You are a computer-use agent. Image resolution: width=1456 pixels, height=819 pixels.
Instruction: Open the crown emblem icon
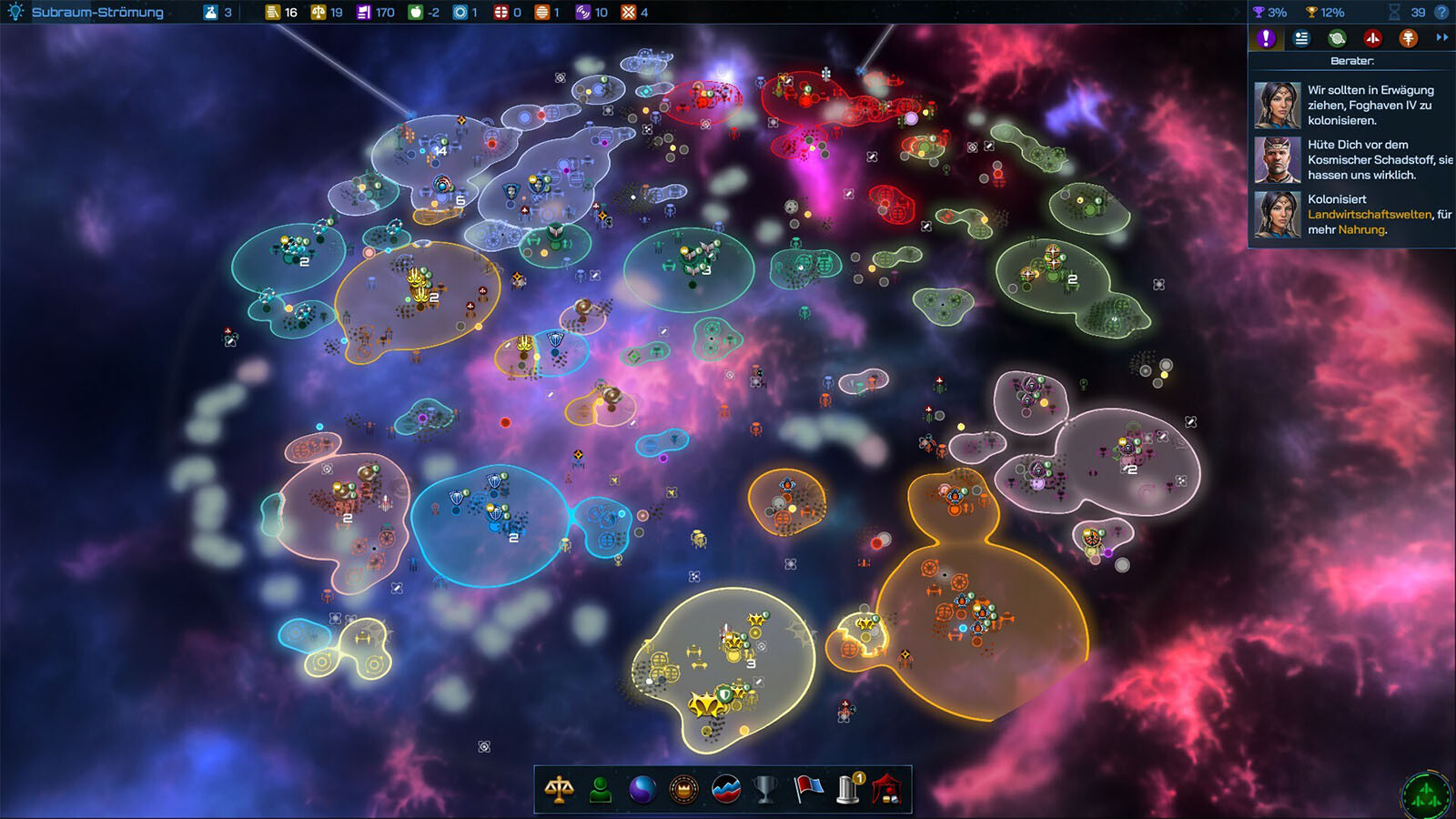coord(683,789)
